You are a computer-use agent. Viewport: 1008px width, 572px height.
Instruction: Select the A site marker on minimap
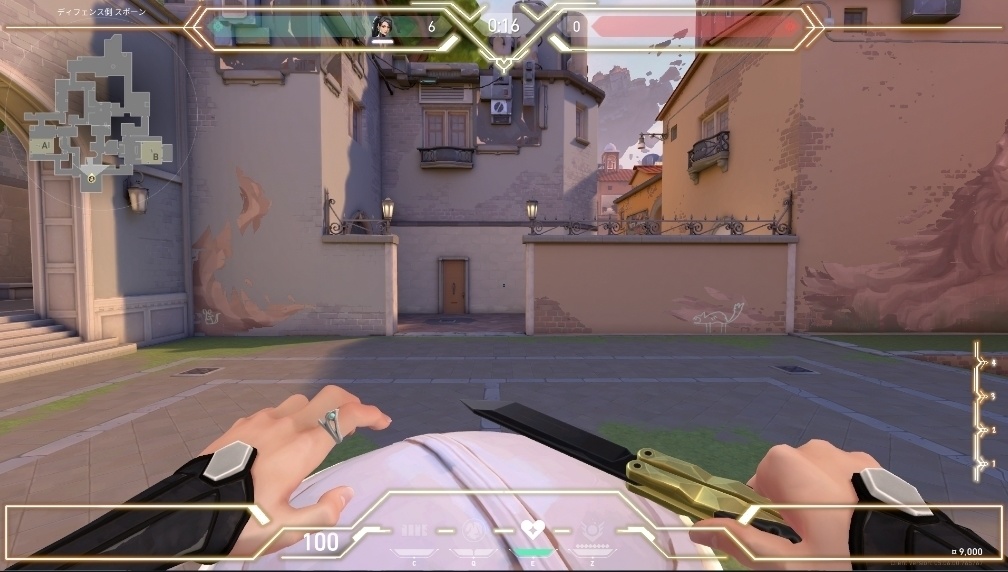point(43,146)
